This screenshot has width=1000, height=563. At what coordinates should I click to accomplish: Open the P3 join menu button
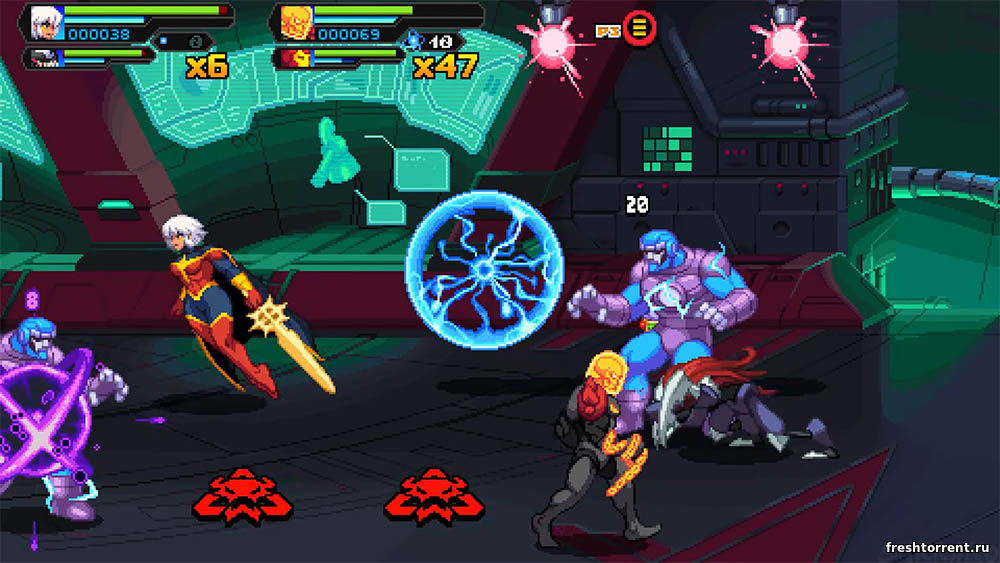pyautogui.click(x=639, y=28)
